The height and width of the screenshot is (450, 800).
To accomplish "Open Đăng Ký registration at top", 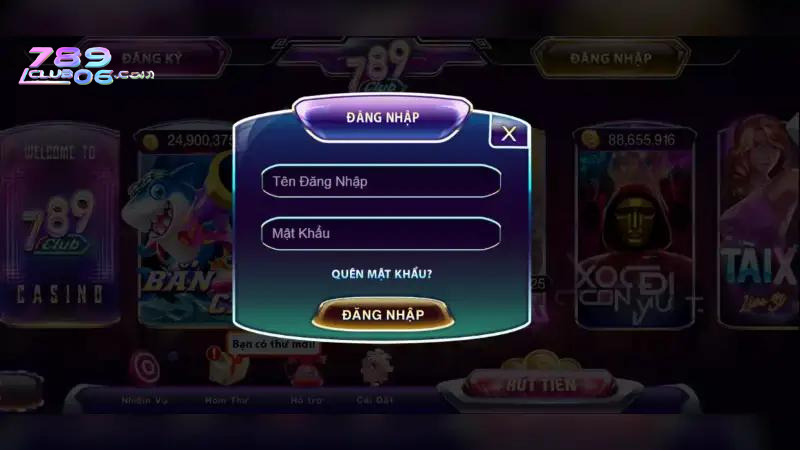I will 164,58.
